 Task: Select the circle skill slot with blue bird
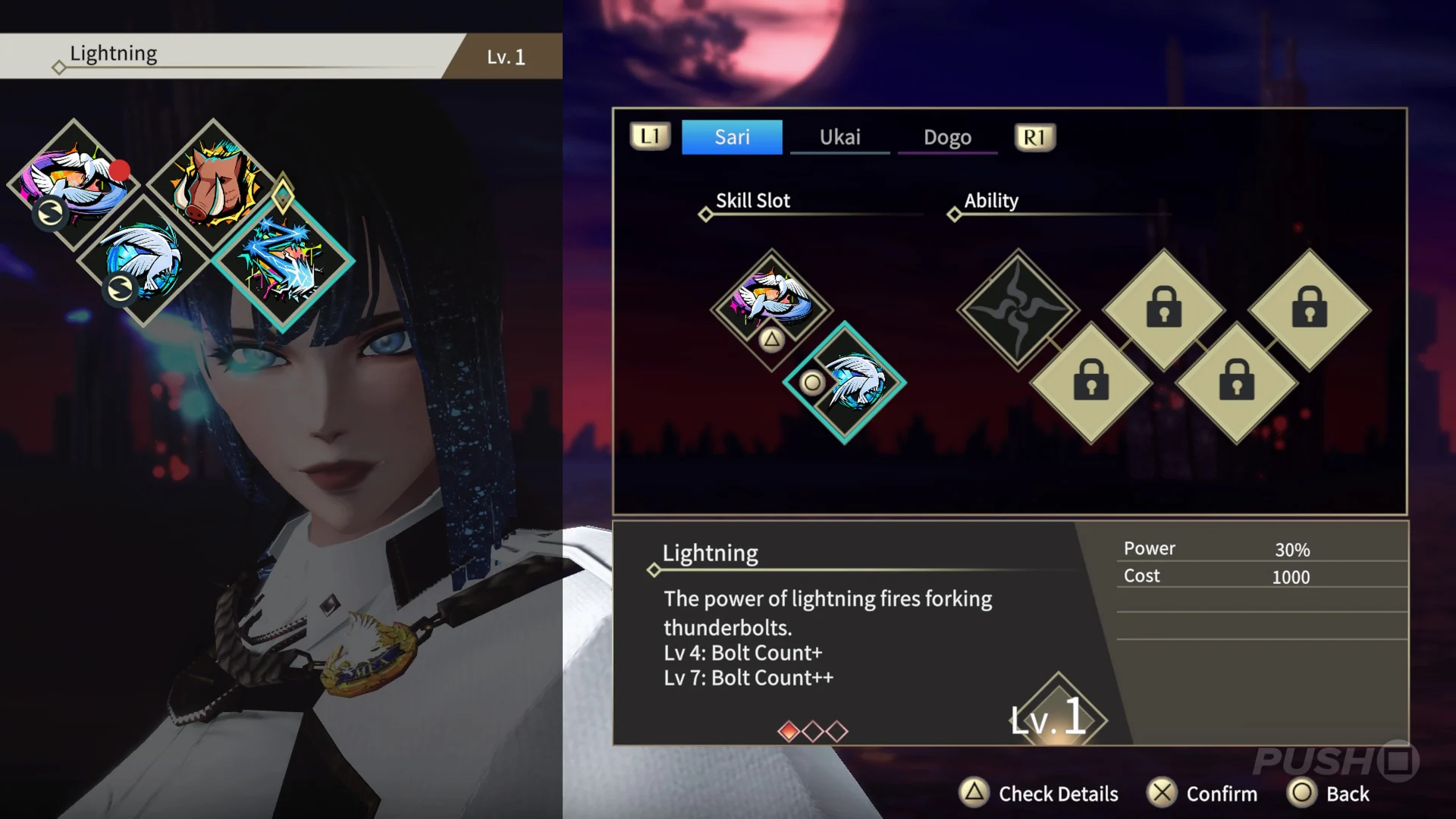(844, 381)
